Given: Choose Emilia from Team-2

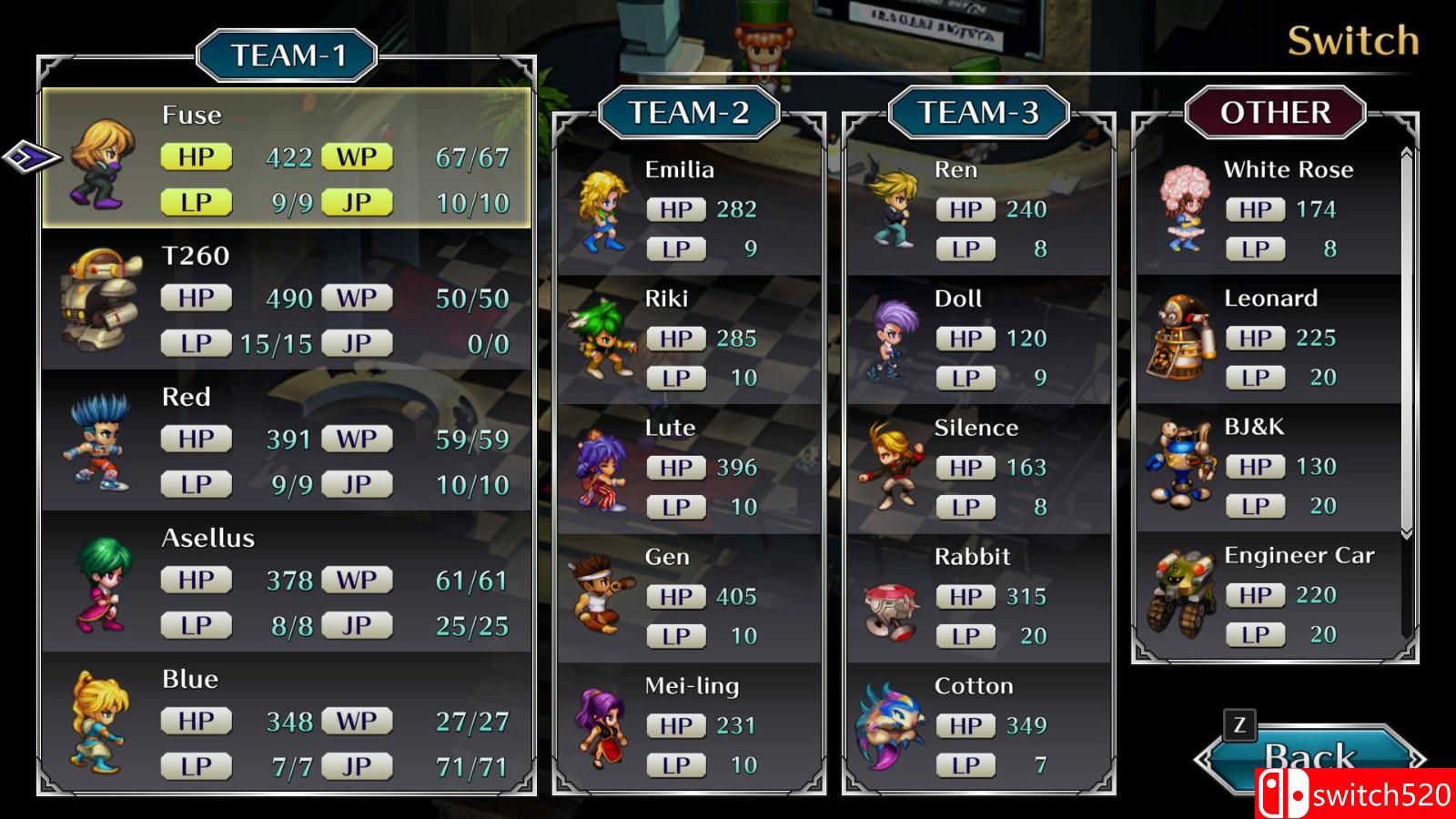Looking at the screenshot, I should (x=689, y=210).
